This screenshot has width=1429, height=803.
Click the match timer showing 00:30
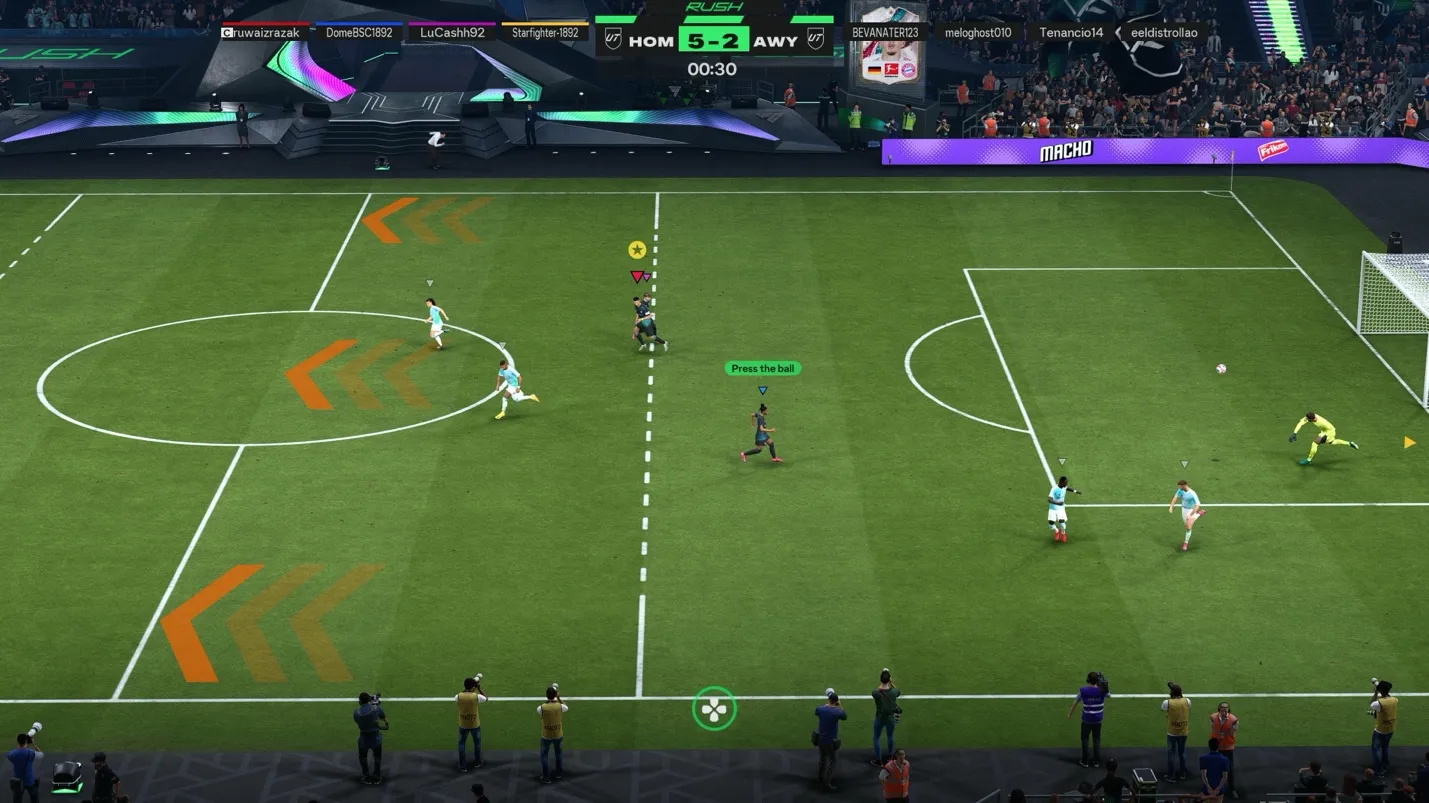coord(712,69)
